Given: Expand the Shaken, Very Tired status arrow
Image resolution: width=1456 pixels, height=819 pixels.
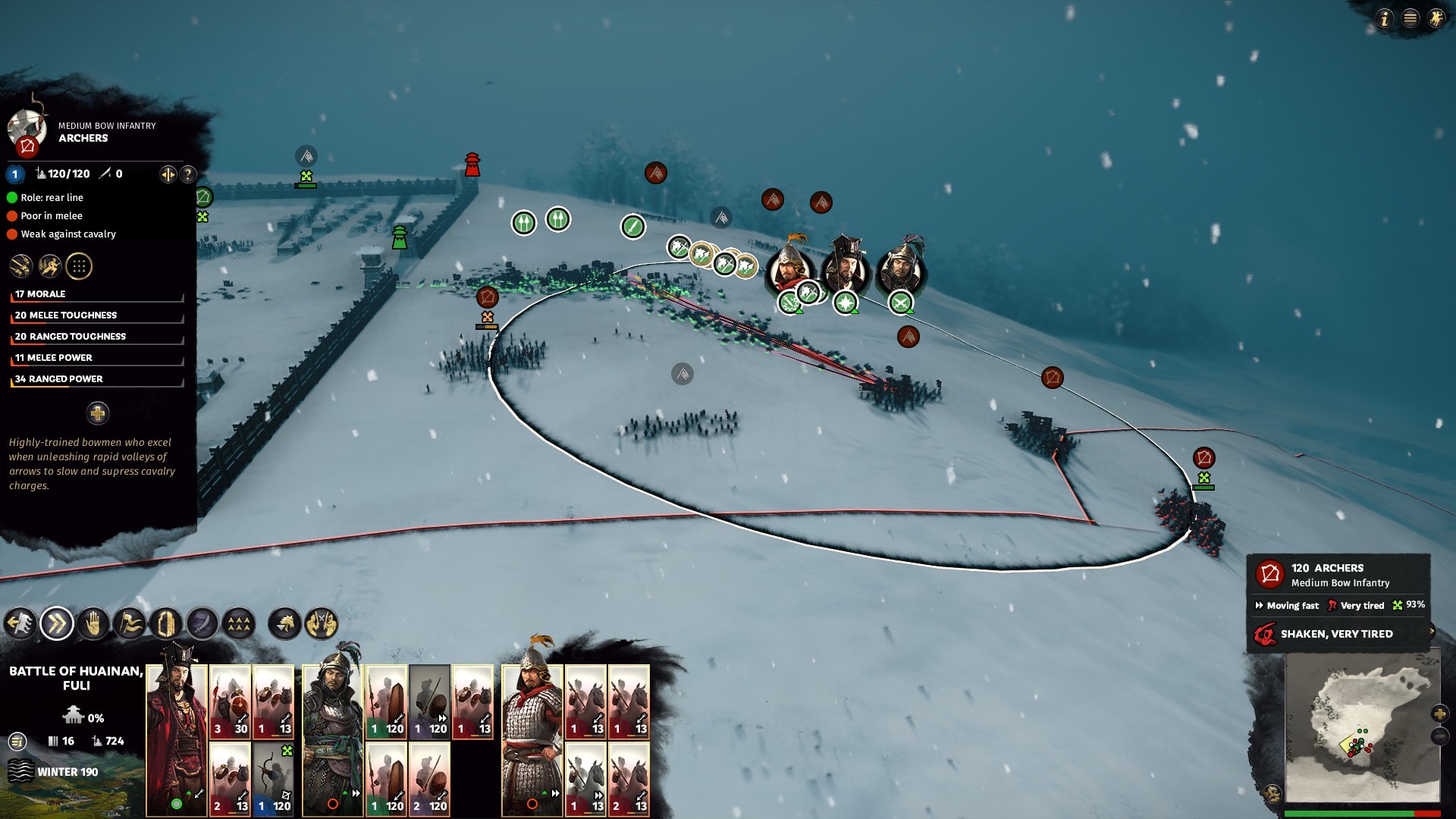Looking at the screenshot, I should click(x=1432, y=632).
